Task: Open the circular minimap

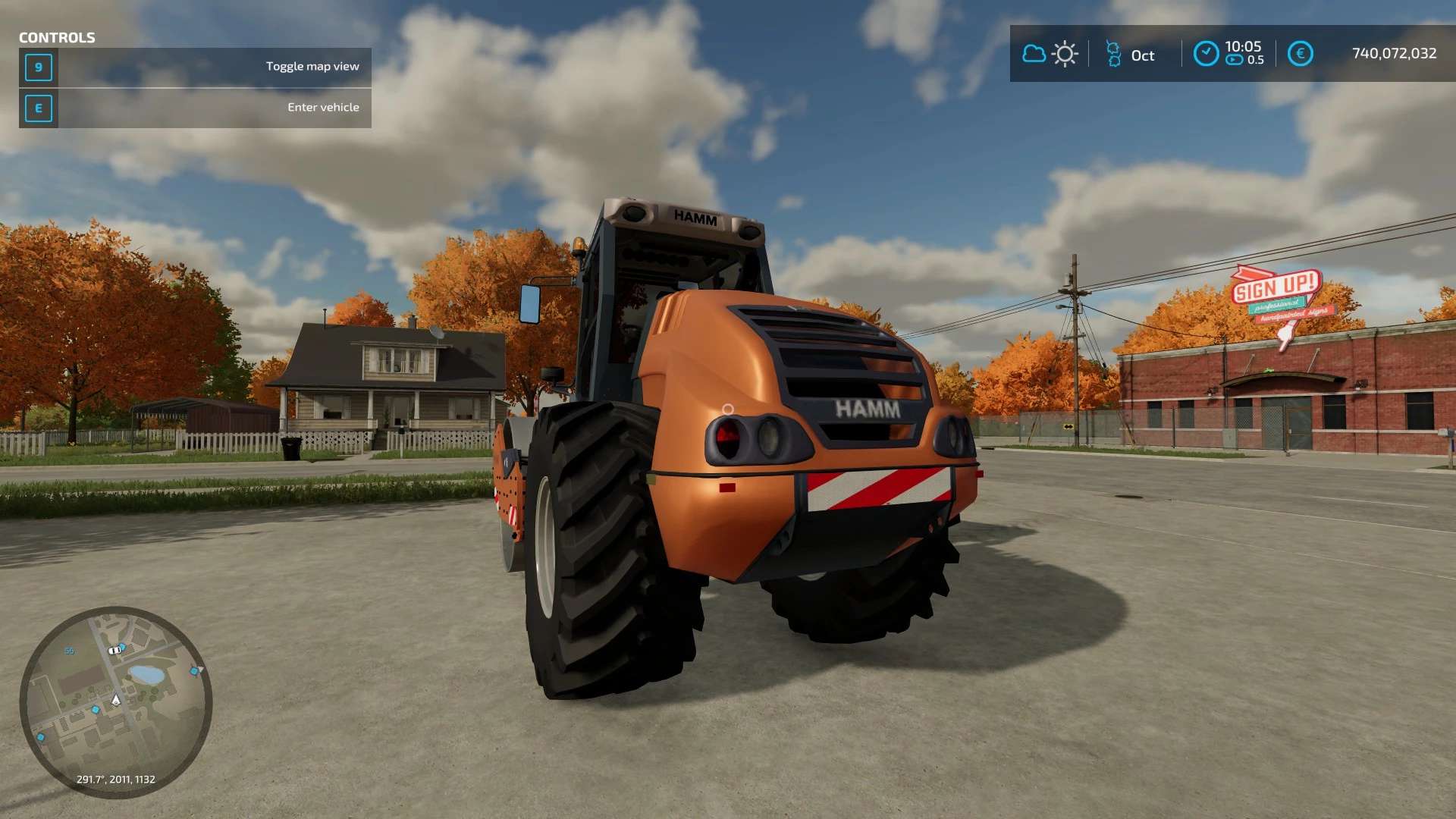Action: 116,702
